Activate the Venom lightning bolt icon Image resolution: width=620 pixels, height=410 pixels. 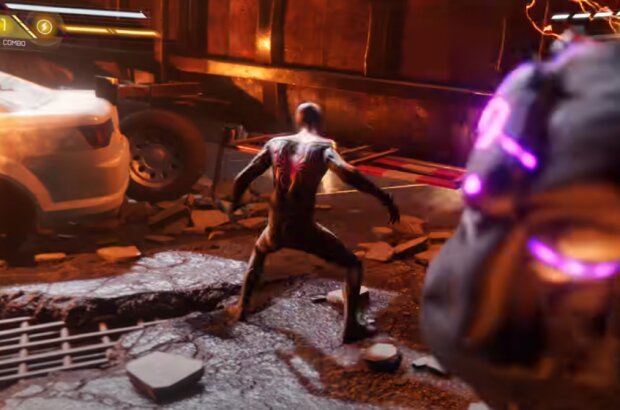(45, 27)
